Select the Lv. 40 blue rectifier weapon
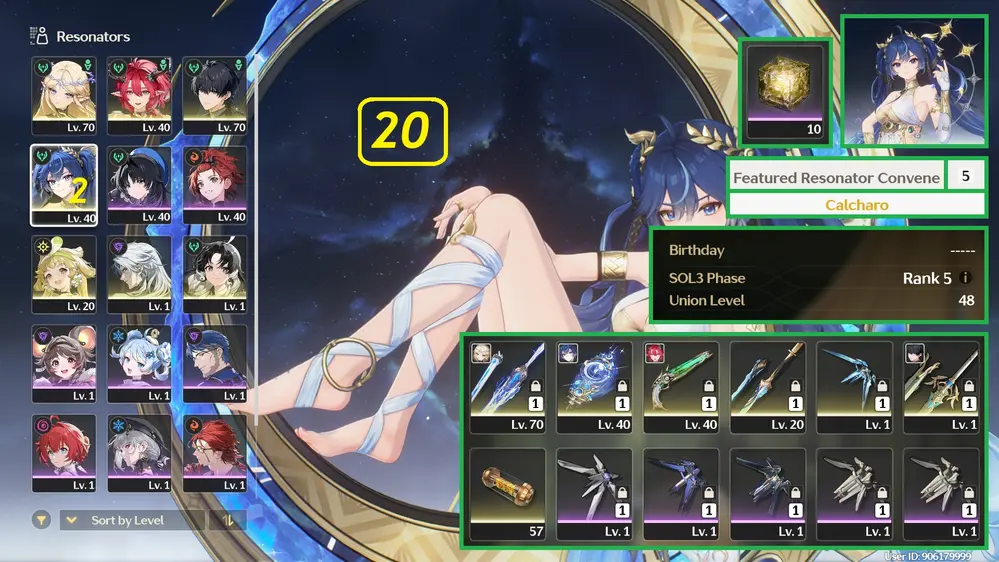The width and height of the screenshot is (999, 562). 594,387
